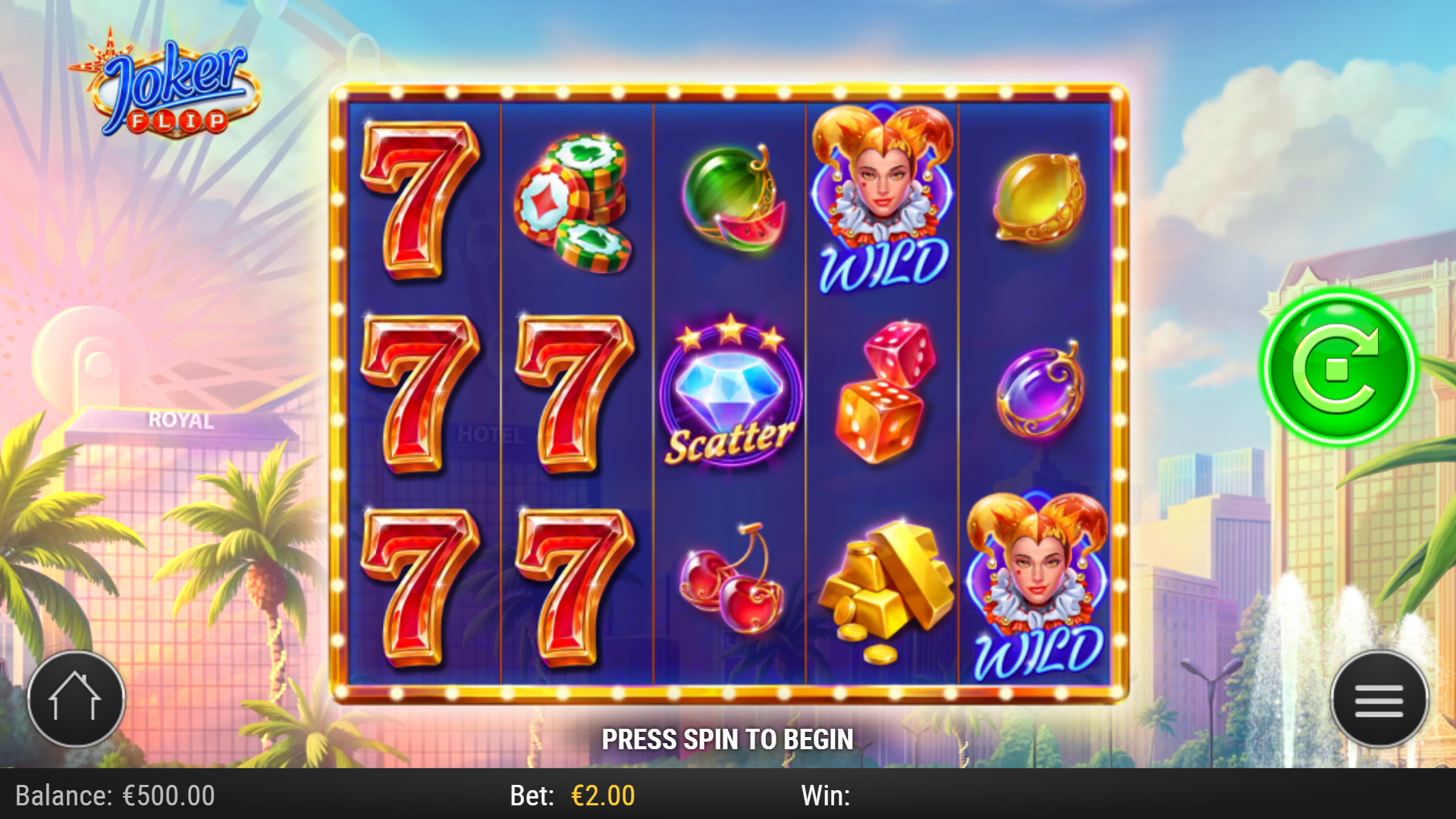Open the hamburger game menu
Viewport: 1456px width, 819px height.
(x=1379, y=699)
